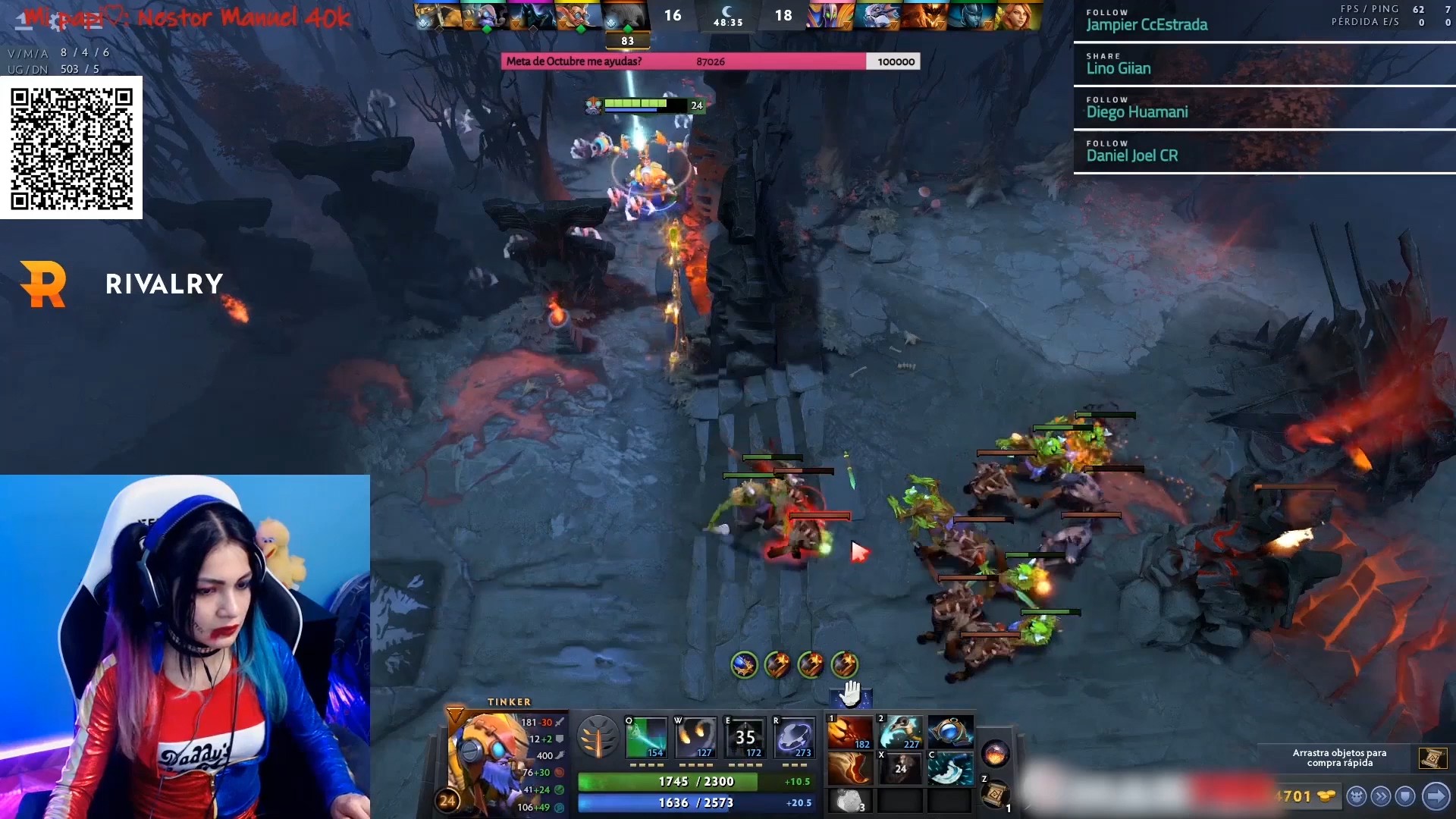Click the courier deliver arrow button
The width and height of the screenshot is (1456, 819).
point(1436,796)
